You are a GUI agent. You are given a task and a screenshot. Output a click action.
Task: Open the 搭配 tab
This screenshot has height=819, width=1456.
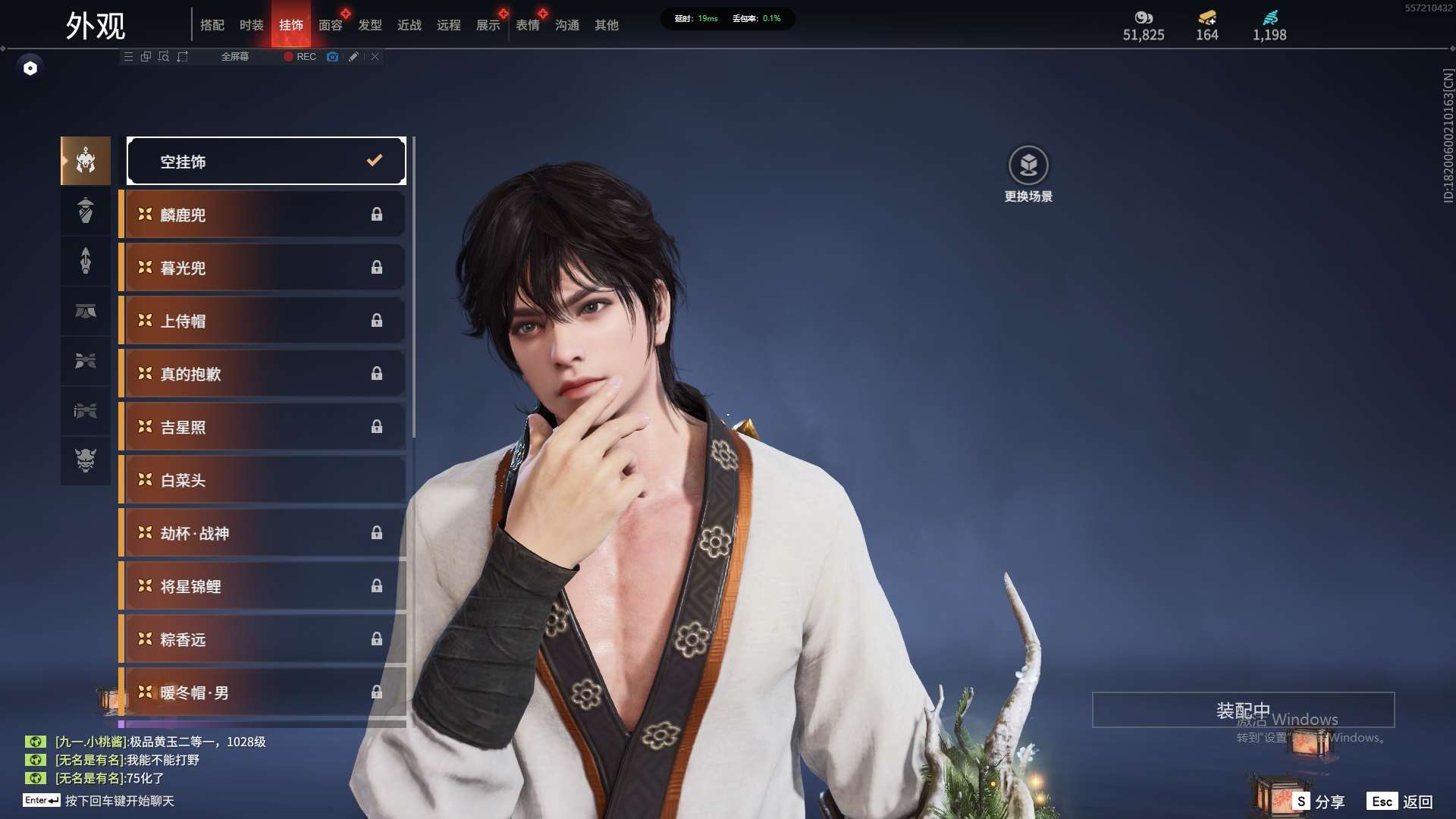click(212, 25)
